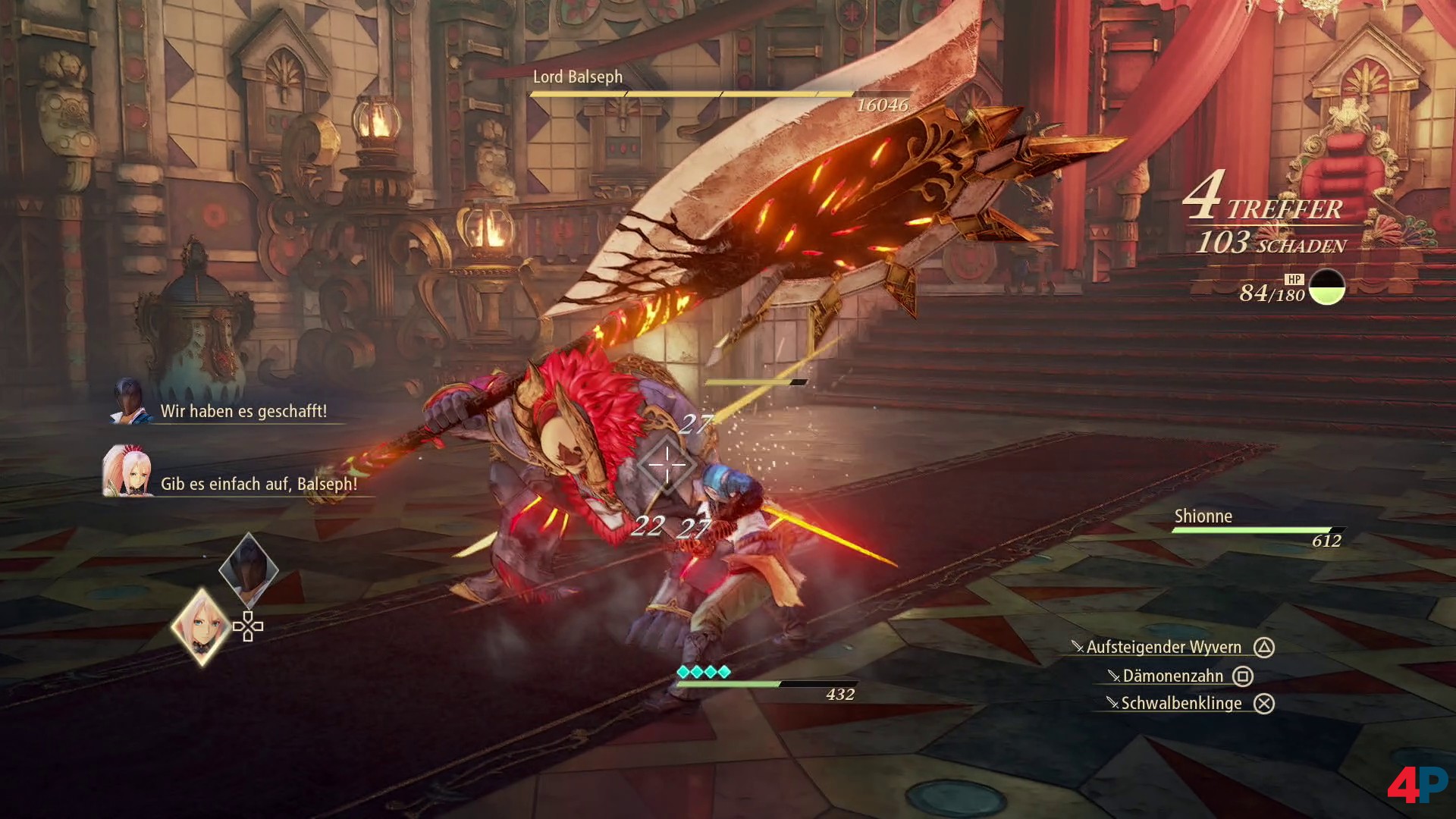Select Shionne's boost attack portrait
The height and width of the screenshot is (819, 1456).
point(202,626)
